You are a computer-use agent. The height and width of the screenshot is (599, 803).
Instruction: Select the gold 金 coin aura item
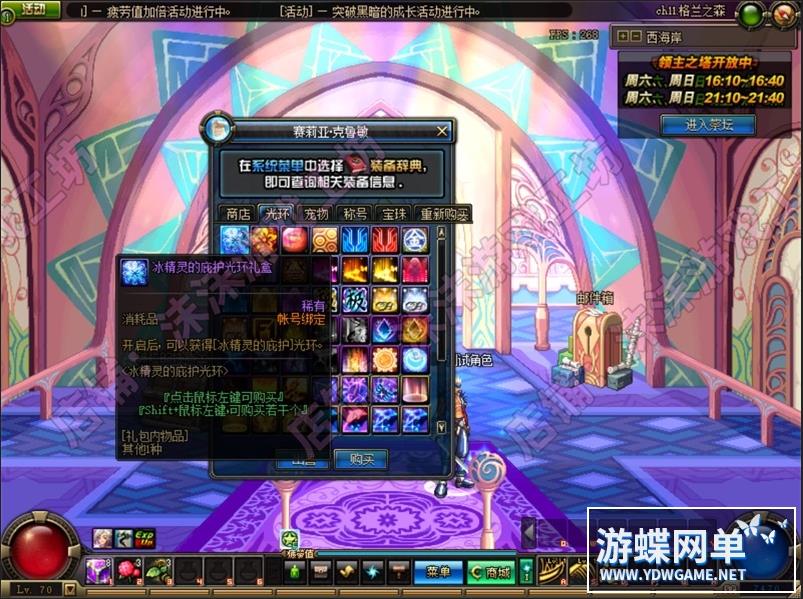[x=415, y=240]
